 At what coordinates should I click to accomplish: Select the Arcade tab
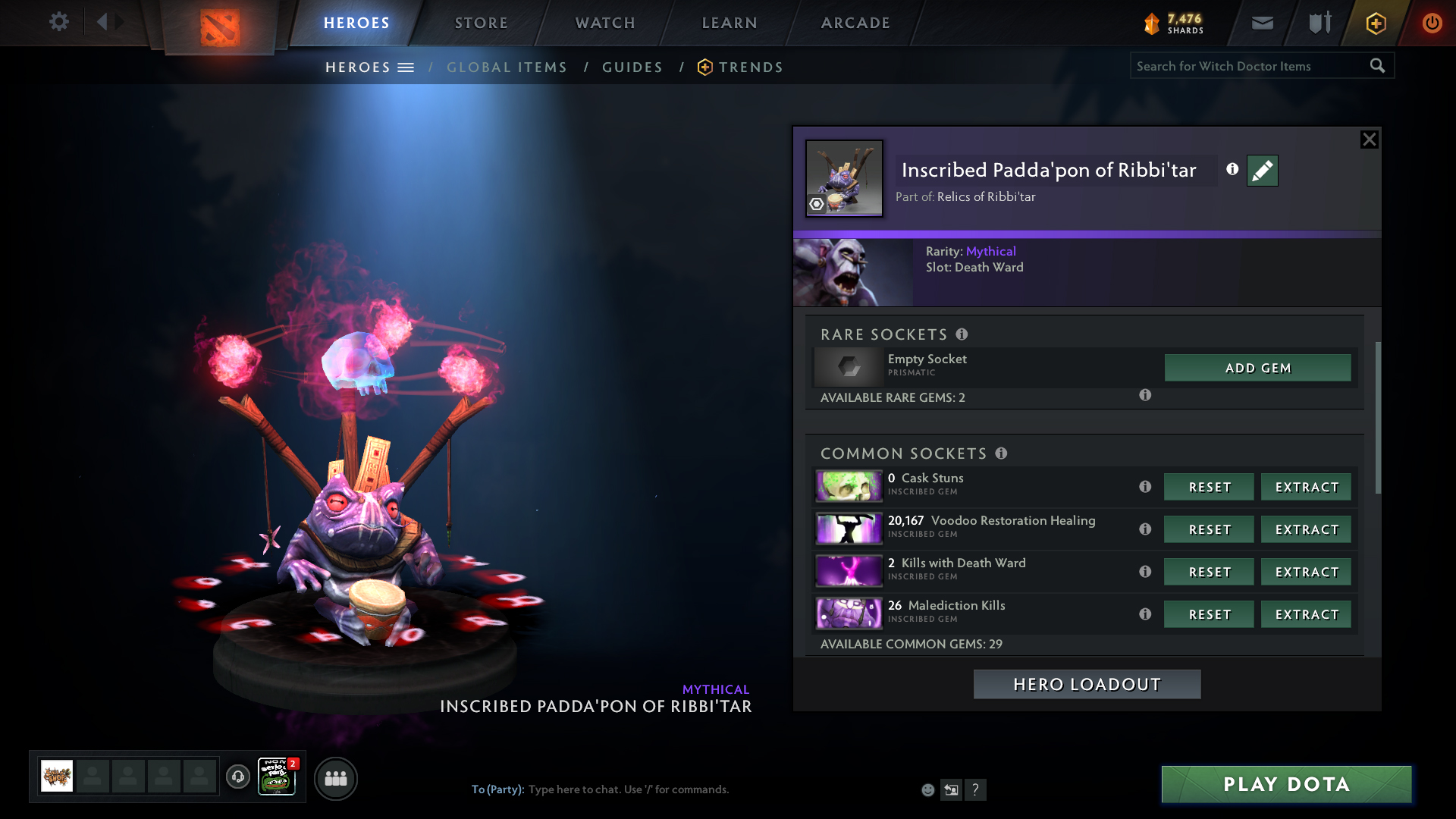[855, 23]
